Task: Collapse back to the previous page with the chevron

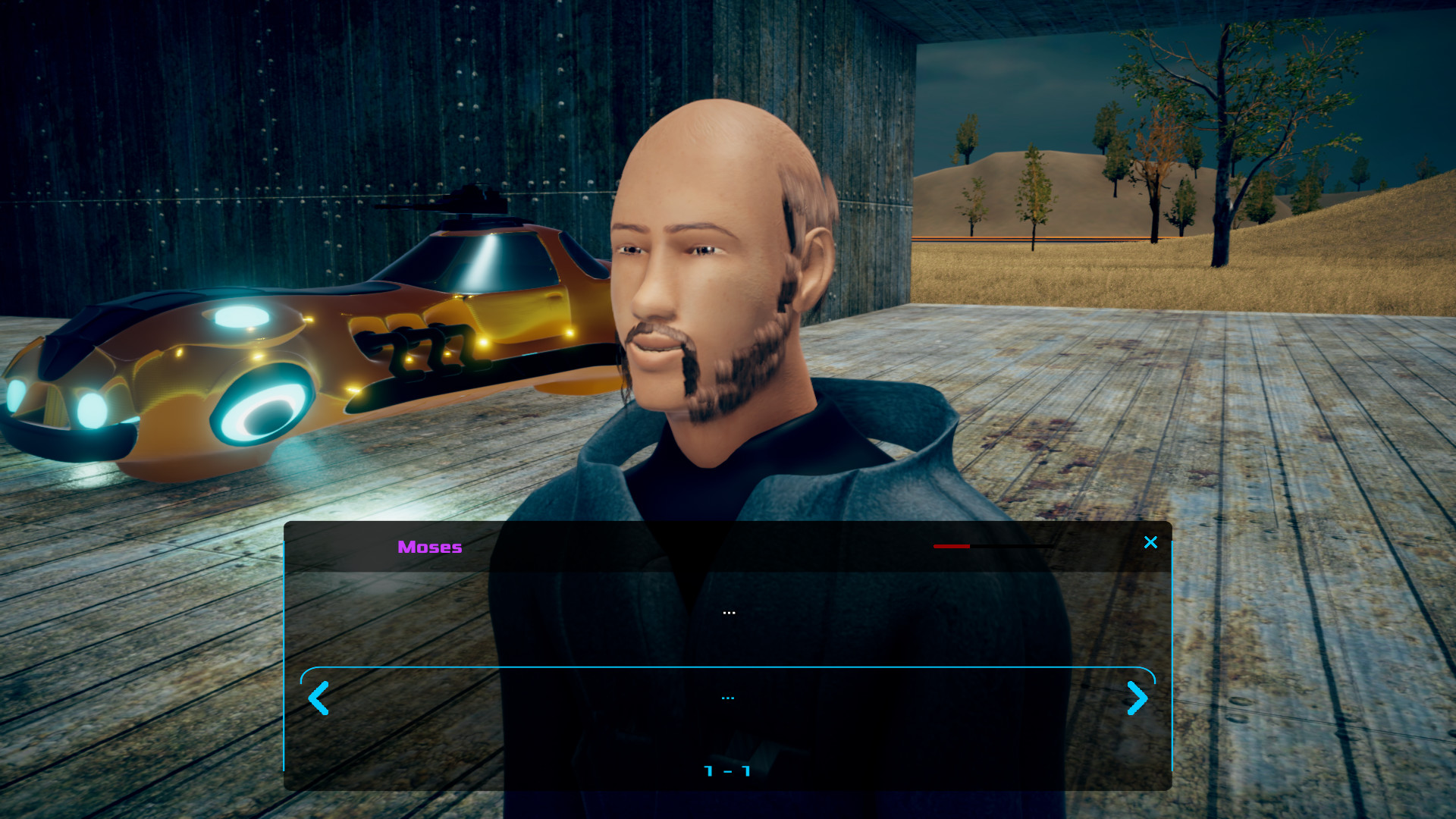Action: click(318, 698)
